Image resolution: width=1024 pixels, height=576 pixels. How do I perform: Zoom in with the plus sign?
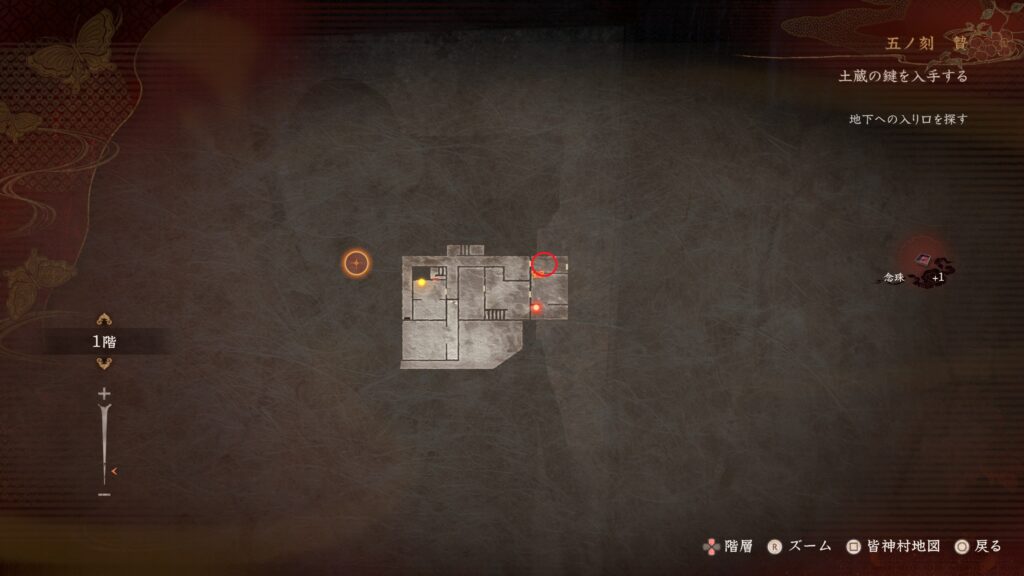coord(104,394)
